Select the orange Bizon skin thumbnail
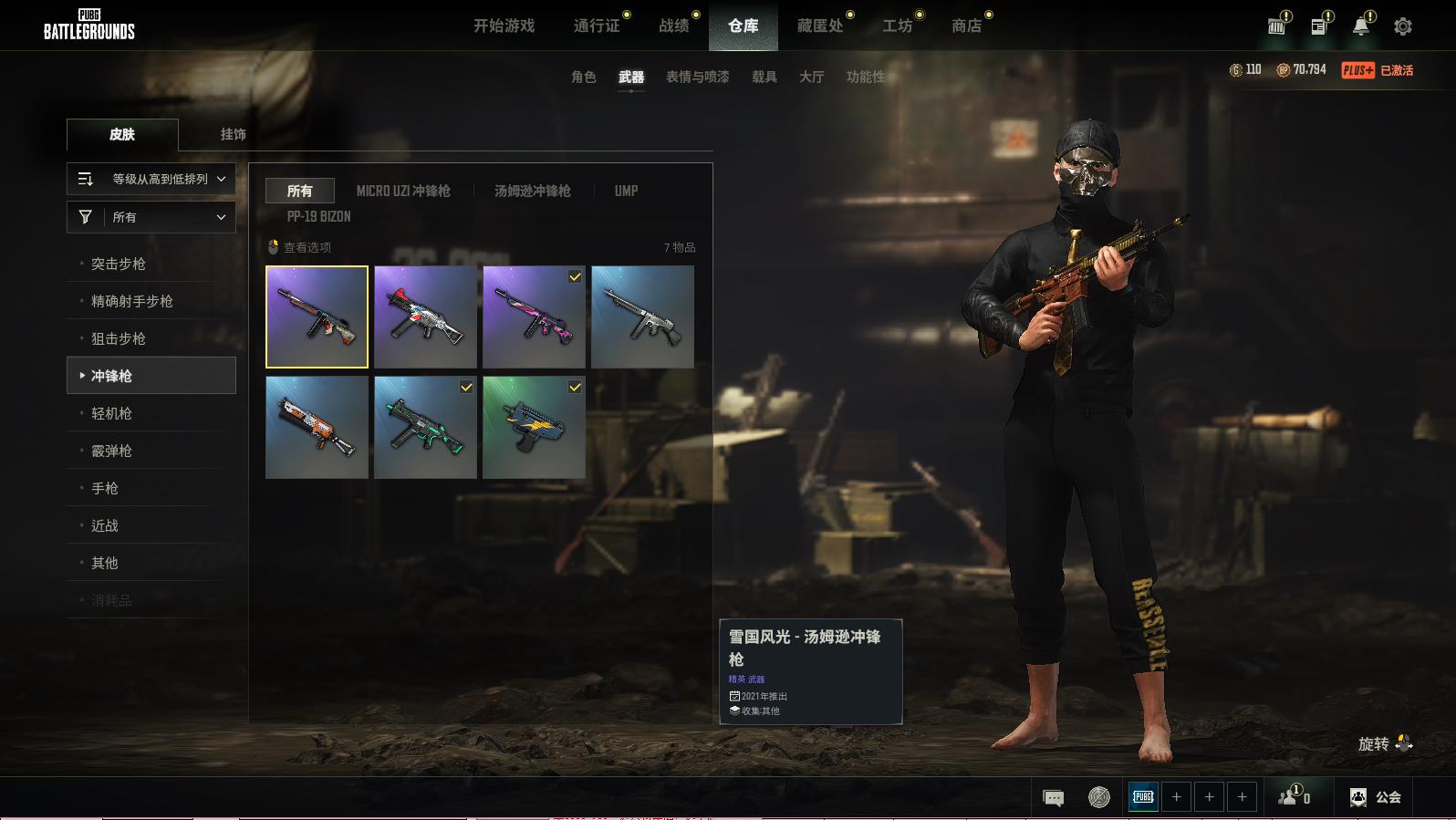The height and width of the screenshot is (820, 1456). pos(317,428)
